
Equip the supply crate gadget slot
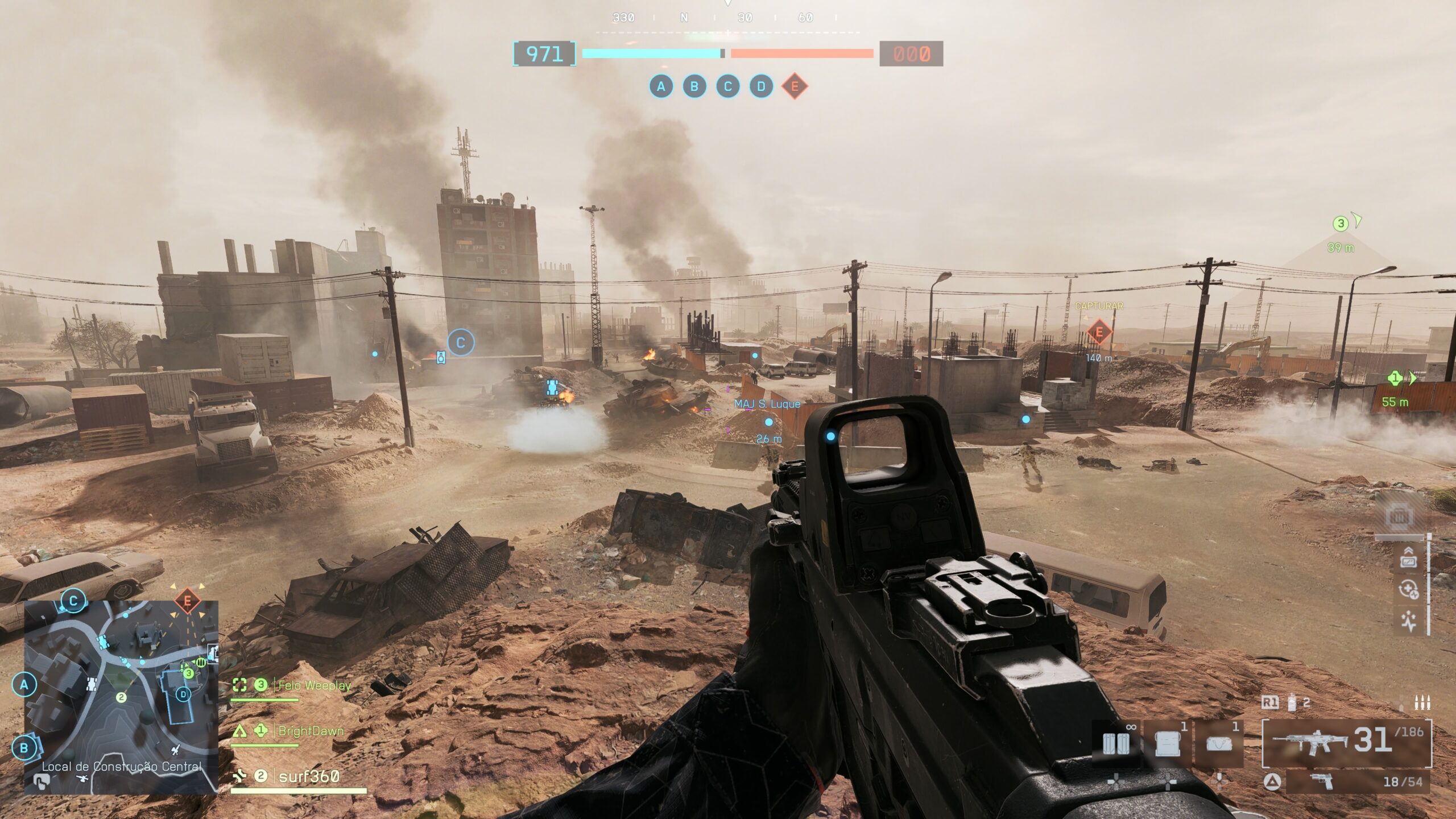coord(1167,743)
